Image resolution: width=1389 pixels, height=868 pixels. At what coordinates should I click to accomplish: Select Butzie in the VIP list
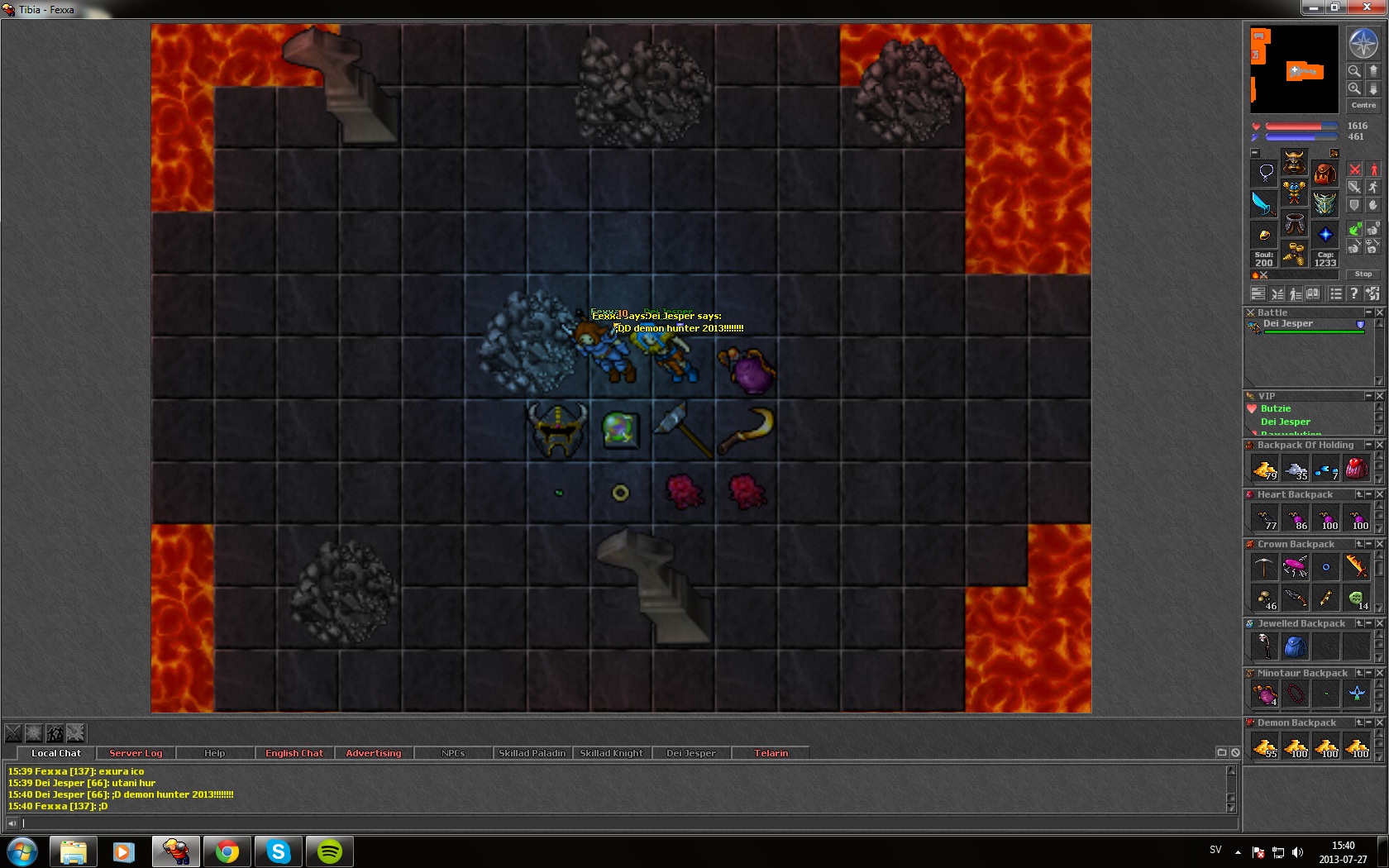1275,408
